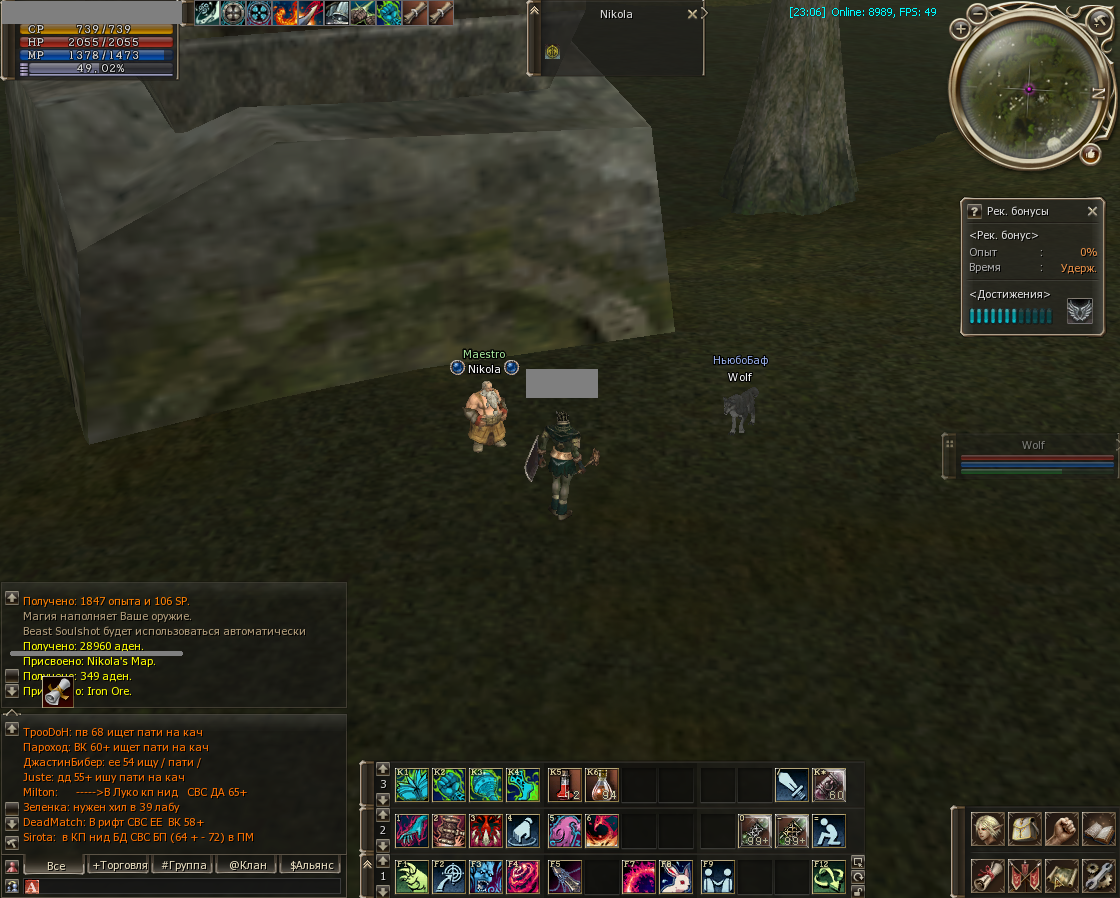Viewport: 1120px width, 898px height.
Task: Switch to the +Торговля chat tab
Action: tap(120, 865)
